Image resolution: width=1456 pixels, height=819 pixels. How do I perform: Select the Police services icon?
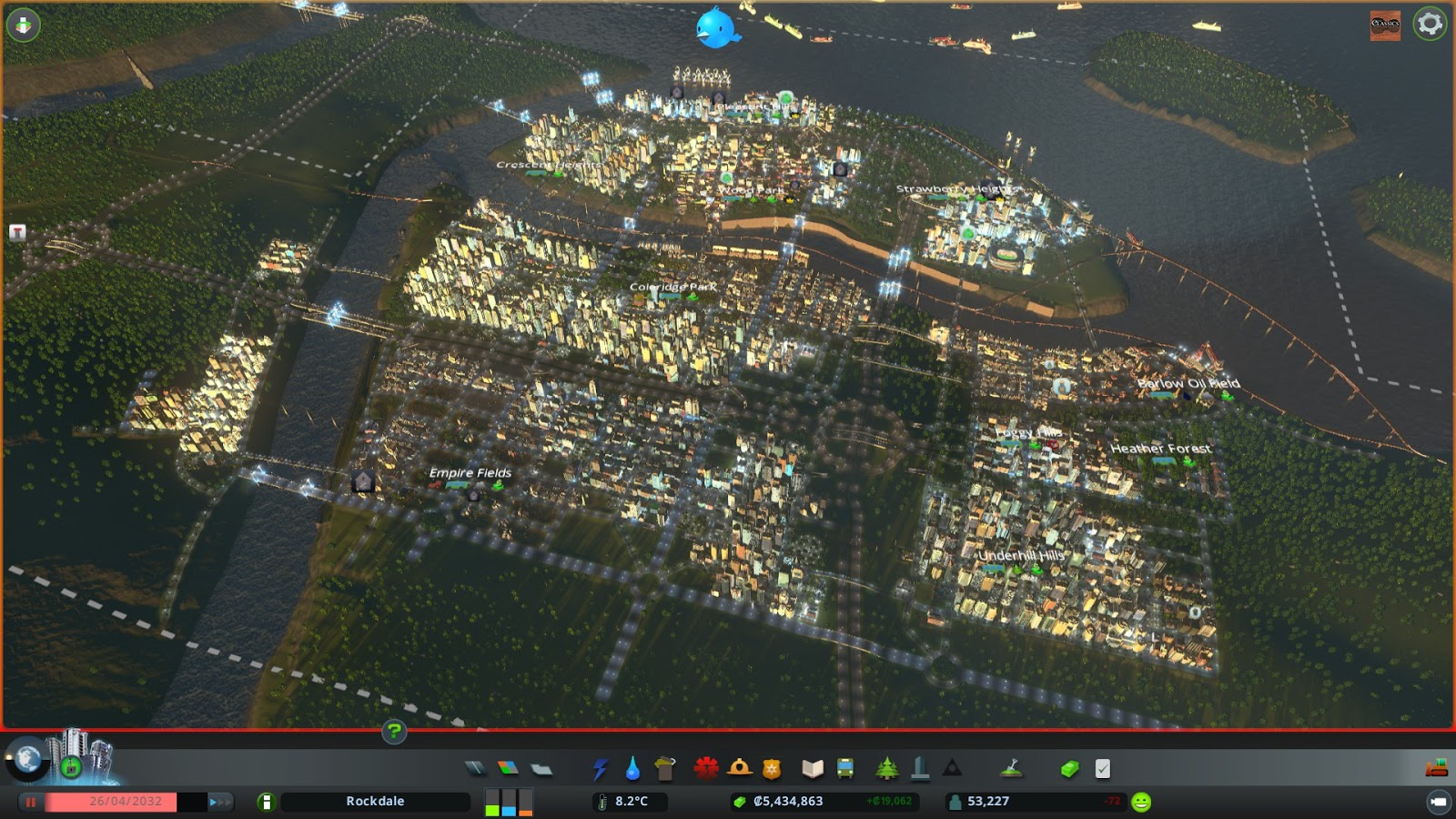[770, 767]
